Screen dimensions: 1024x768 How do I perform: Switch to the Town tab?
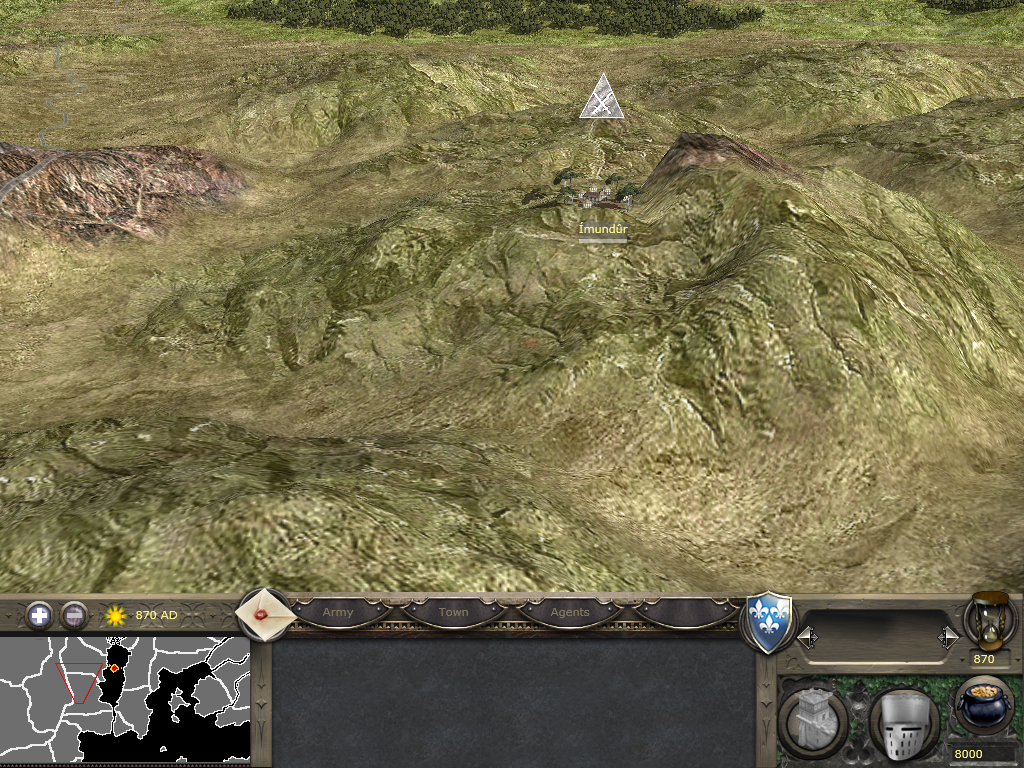(x=453, y=612)
